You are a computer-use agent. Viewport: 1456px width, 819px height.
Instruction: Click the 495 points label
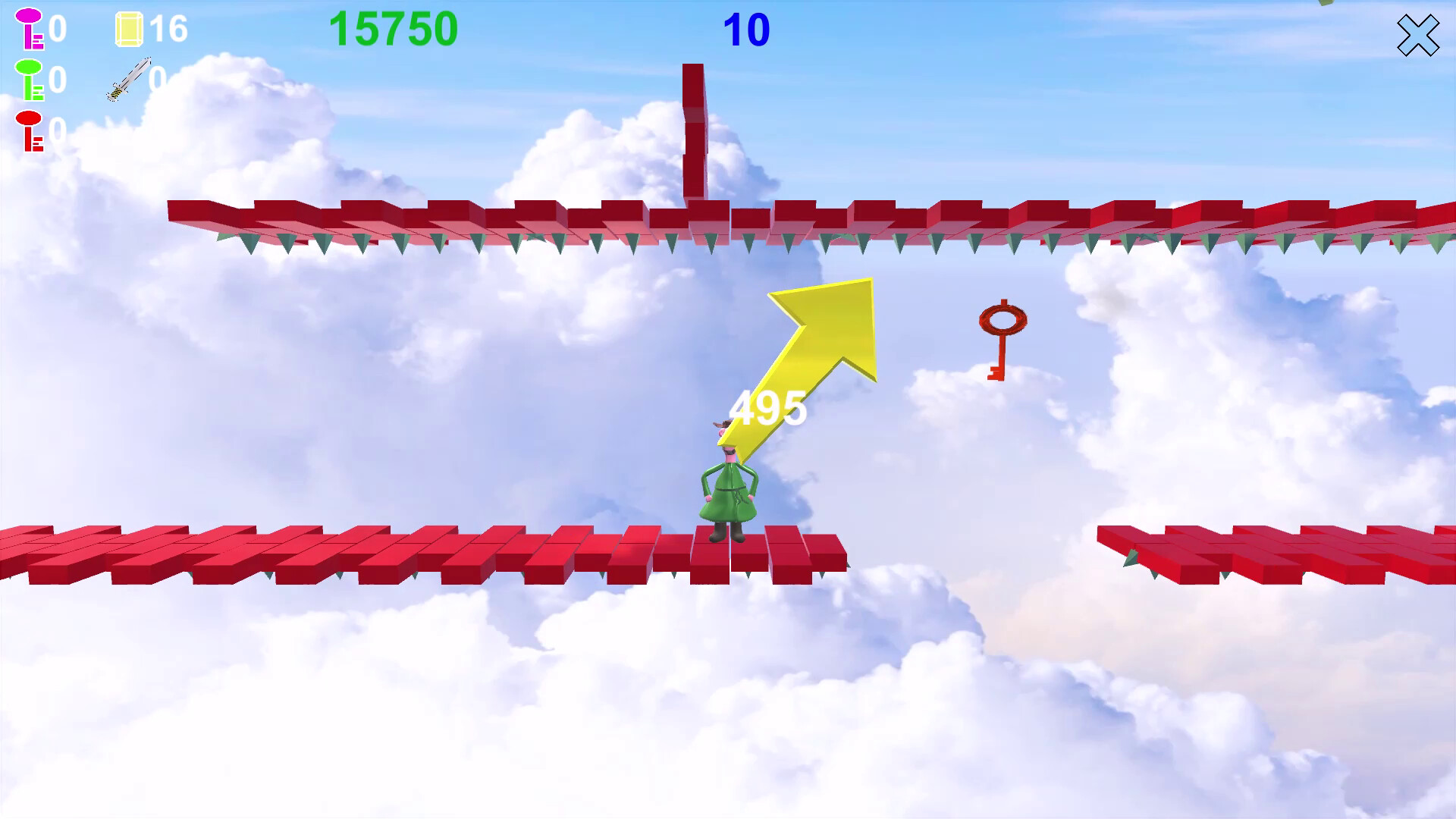(x=767, y=407)
